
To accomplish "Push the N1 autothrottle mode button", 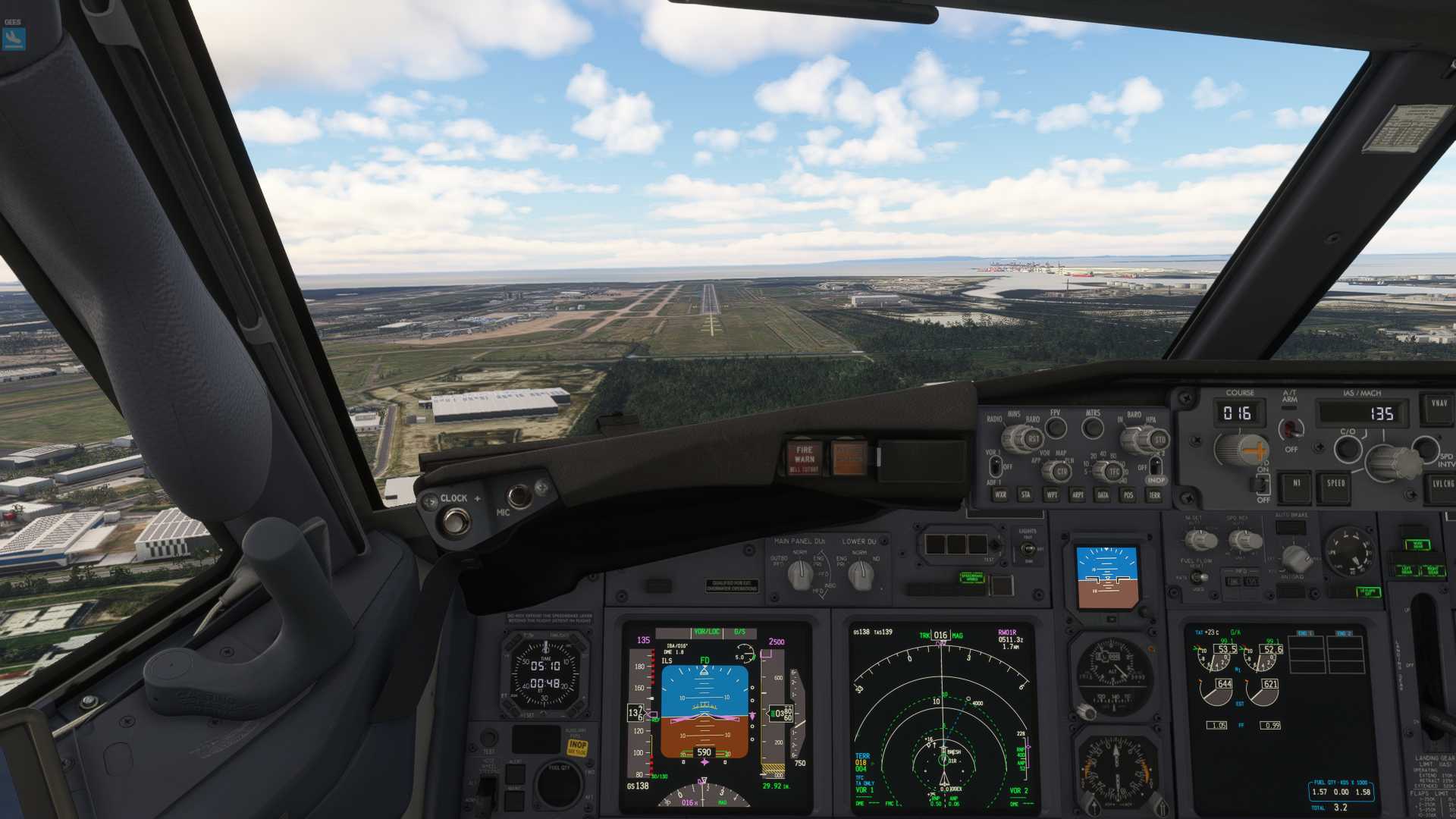I will 1296,485.
